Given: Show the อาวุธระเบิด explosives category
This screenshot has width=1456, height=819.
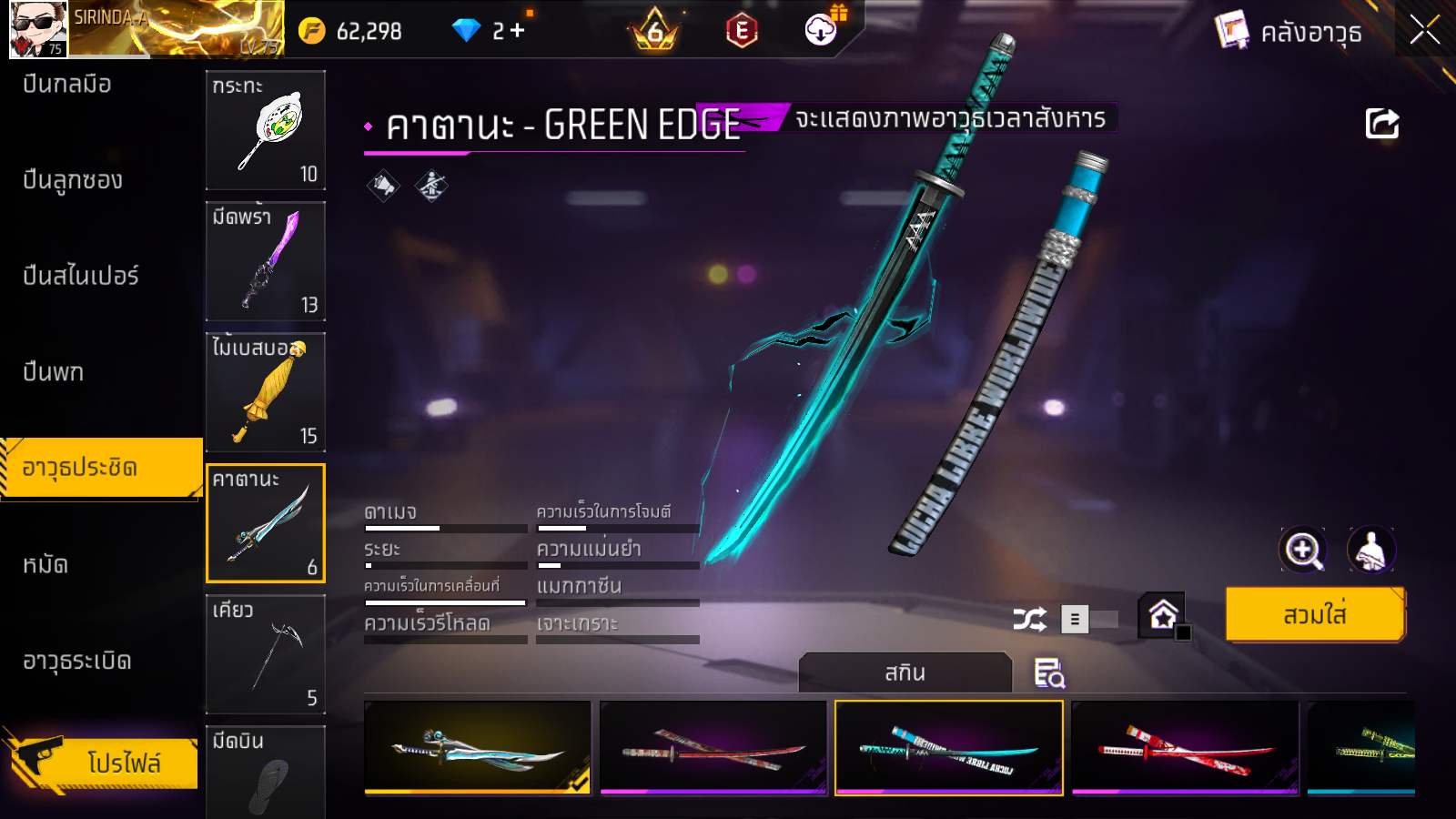Looking at the screenshot, I should [77, 662].
